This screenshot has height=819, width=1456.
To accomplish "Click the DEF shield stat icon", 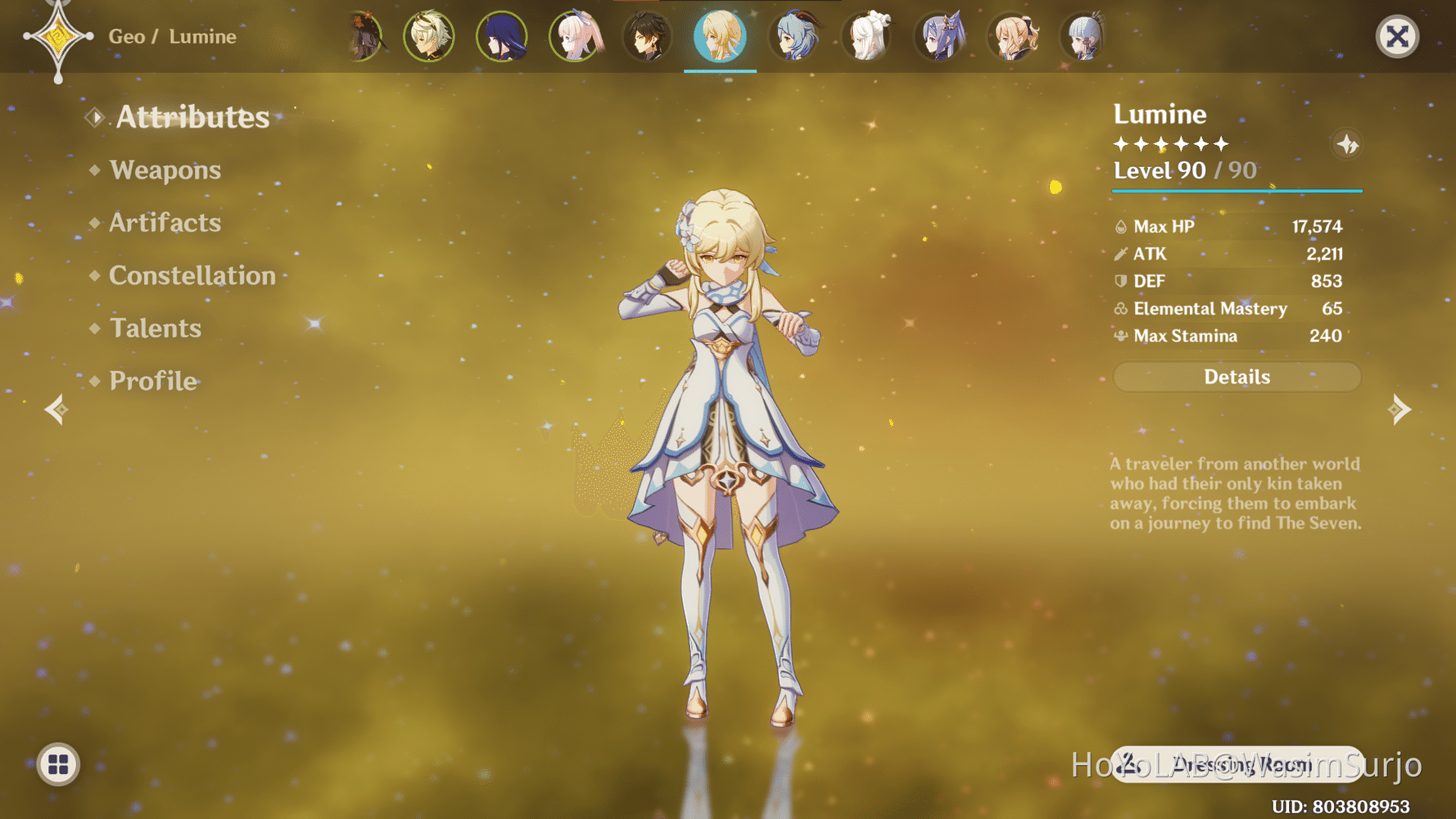I will click(1120, 281).
